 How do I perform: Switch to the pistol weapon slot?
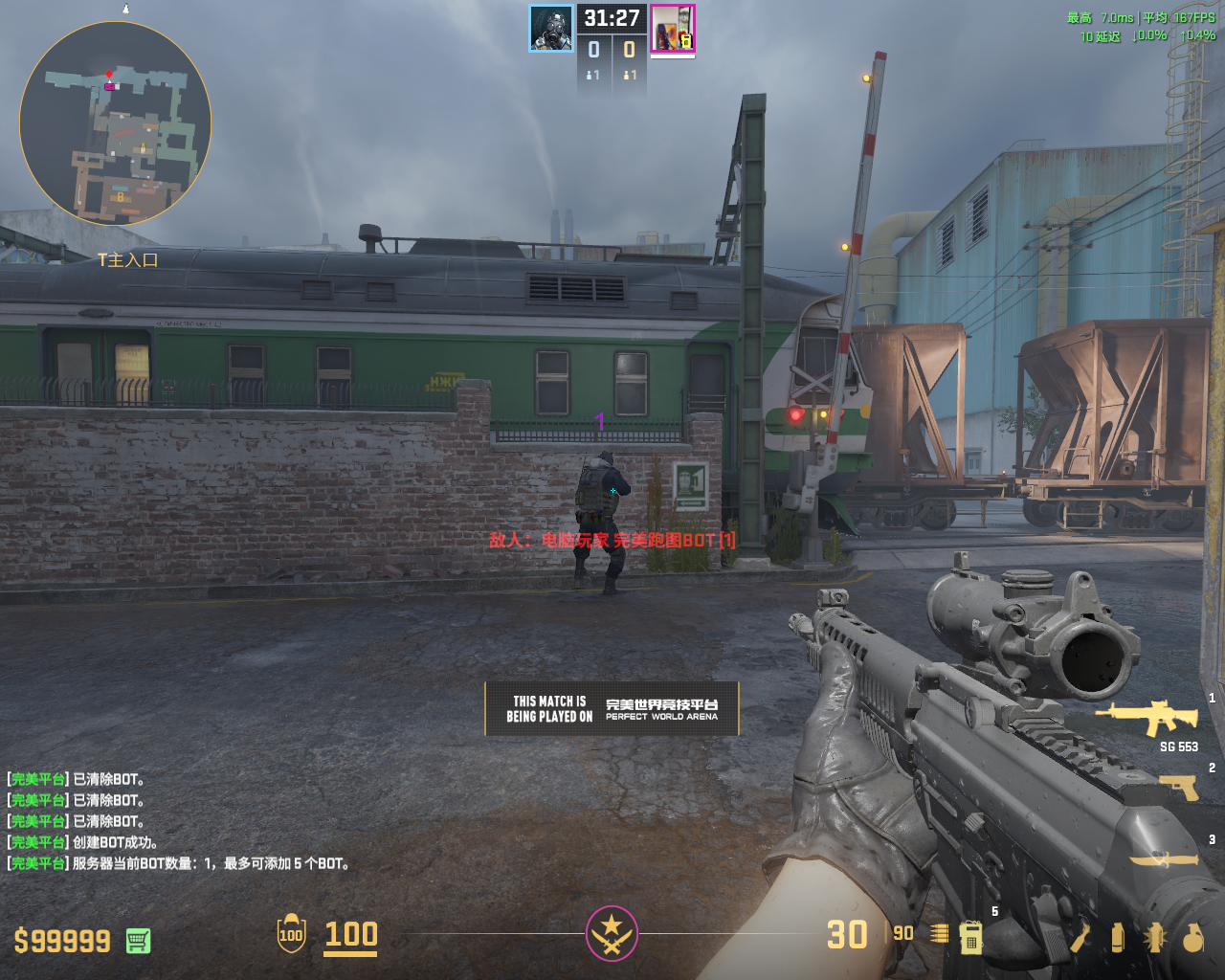[x=1178, y=787]
